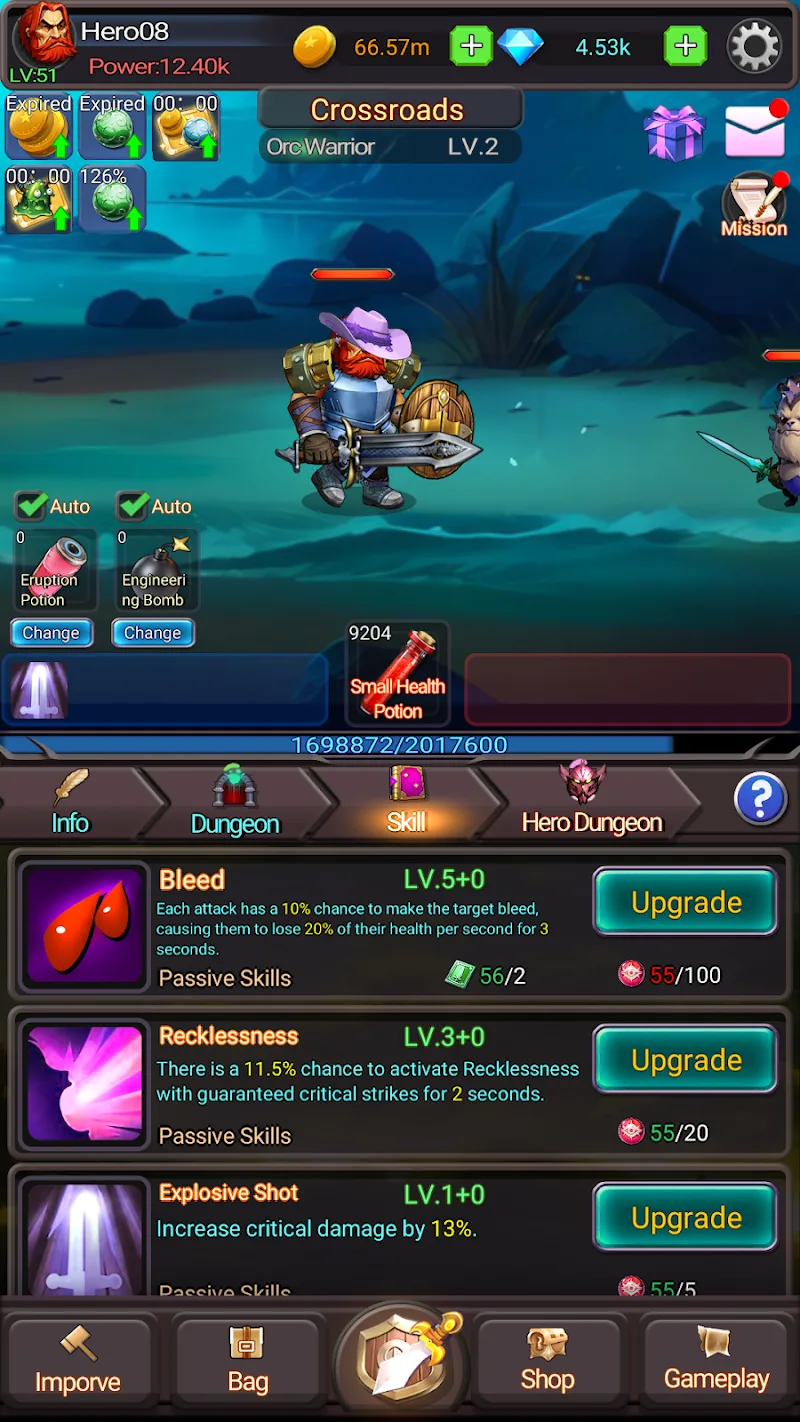Open the settings gear icon
The width and height of the screenshot is (800, 1422).
[x=753, y=46]
